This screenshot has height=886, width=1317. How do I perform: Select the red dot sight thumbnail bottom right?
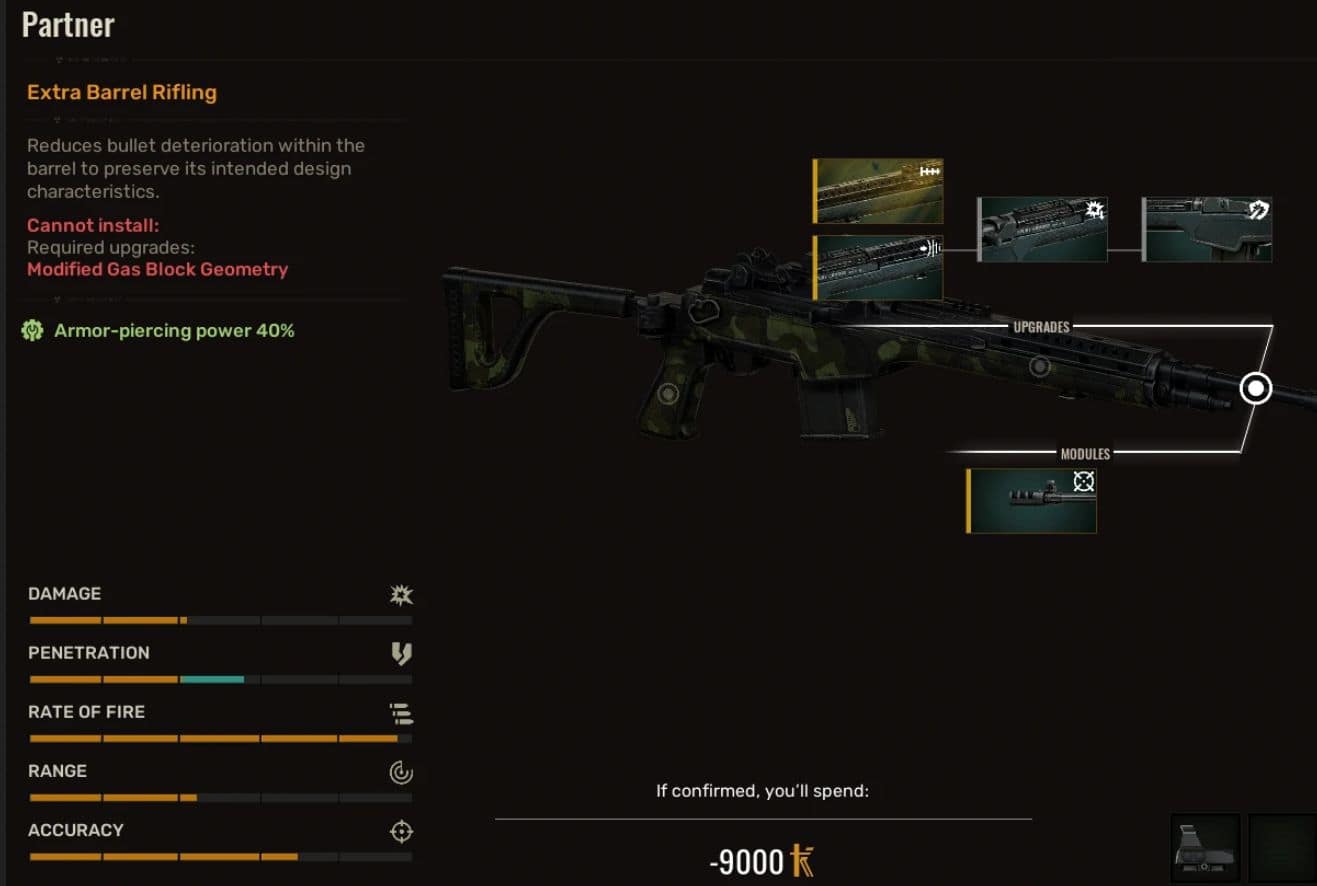click(1204, 850)
